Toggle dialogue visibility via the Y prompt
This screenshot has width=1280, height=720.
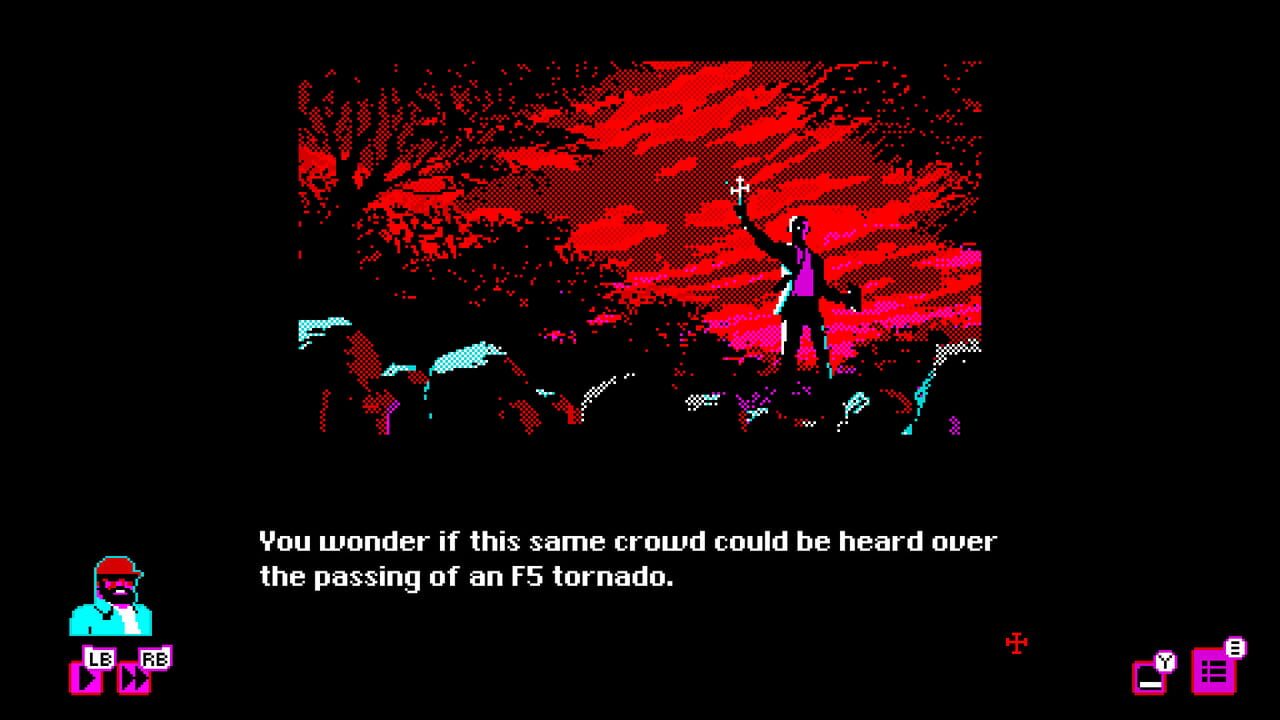[1165, 661]
